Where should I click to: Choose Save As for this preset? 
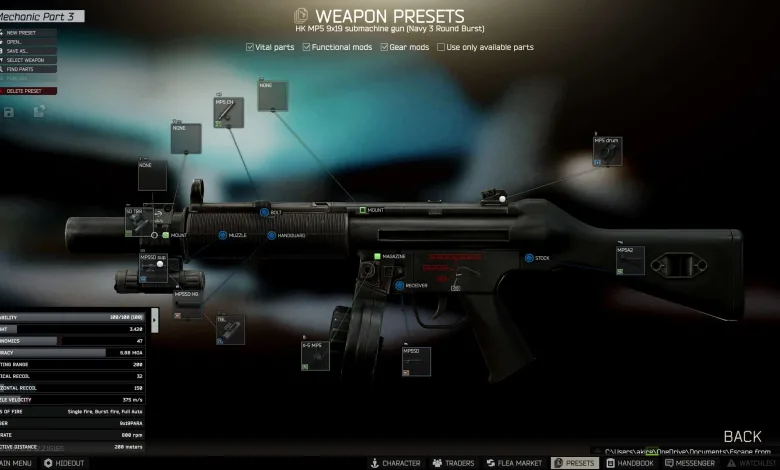coord(20,52)
